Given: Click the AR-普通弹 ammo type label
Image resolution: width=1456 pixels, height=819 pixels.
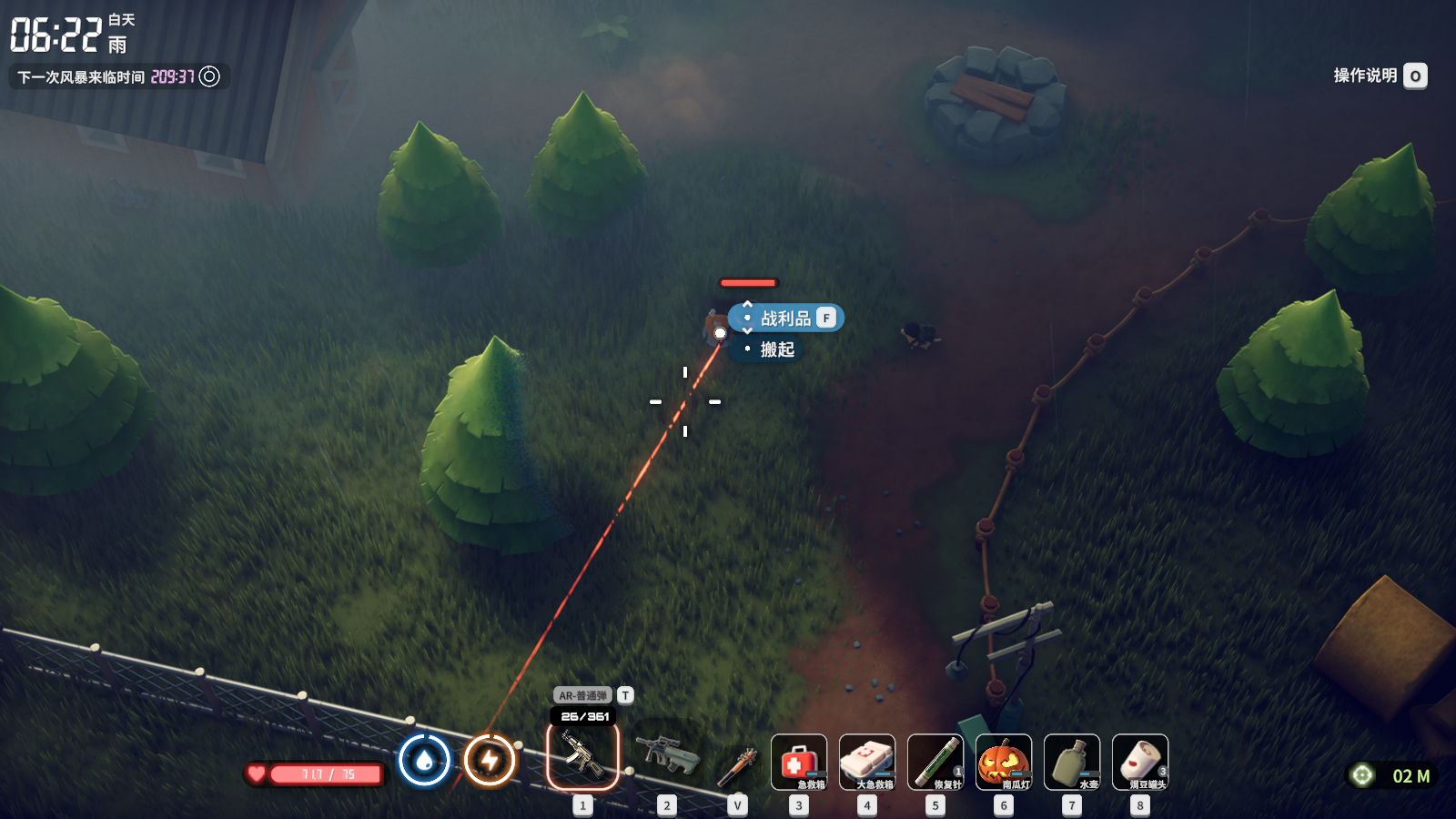Looking at the screenshot, I should point(583,695).
